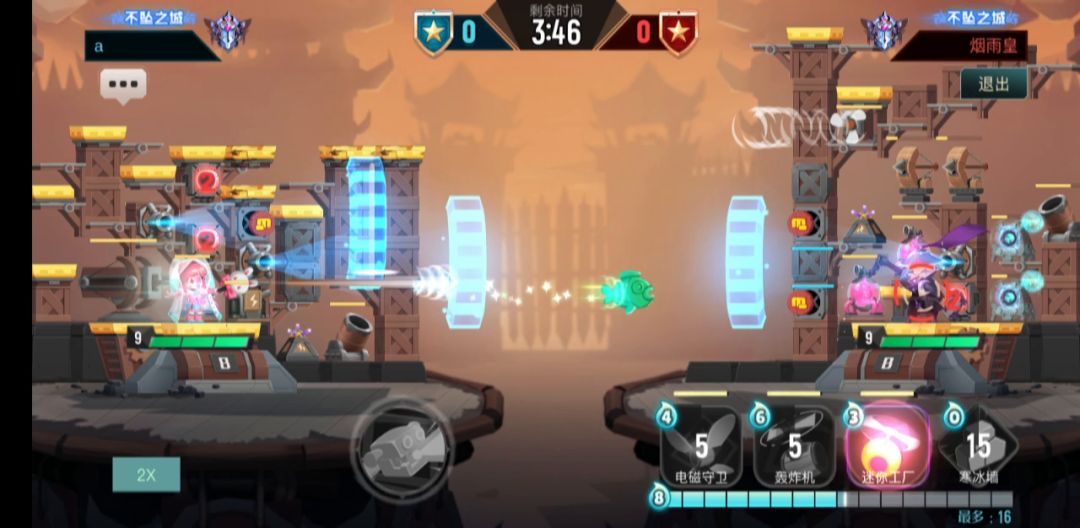Click the 退出 exit button
This screenshot has width=1080, height=528.
994,84
